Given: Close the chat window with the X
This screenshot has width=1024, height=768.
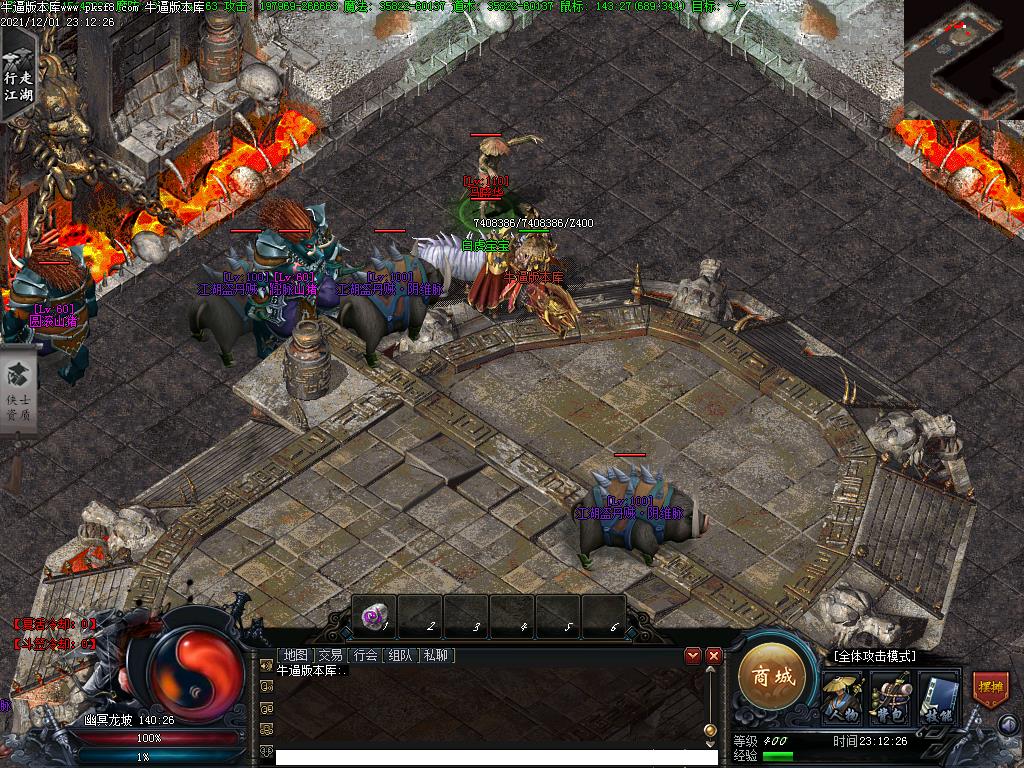Looking at the screenshot, I should click(714, 655).
